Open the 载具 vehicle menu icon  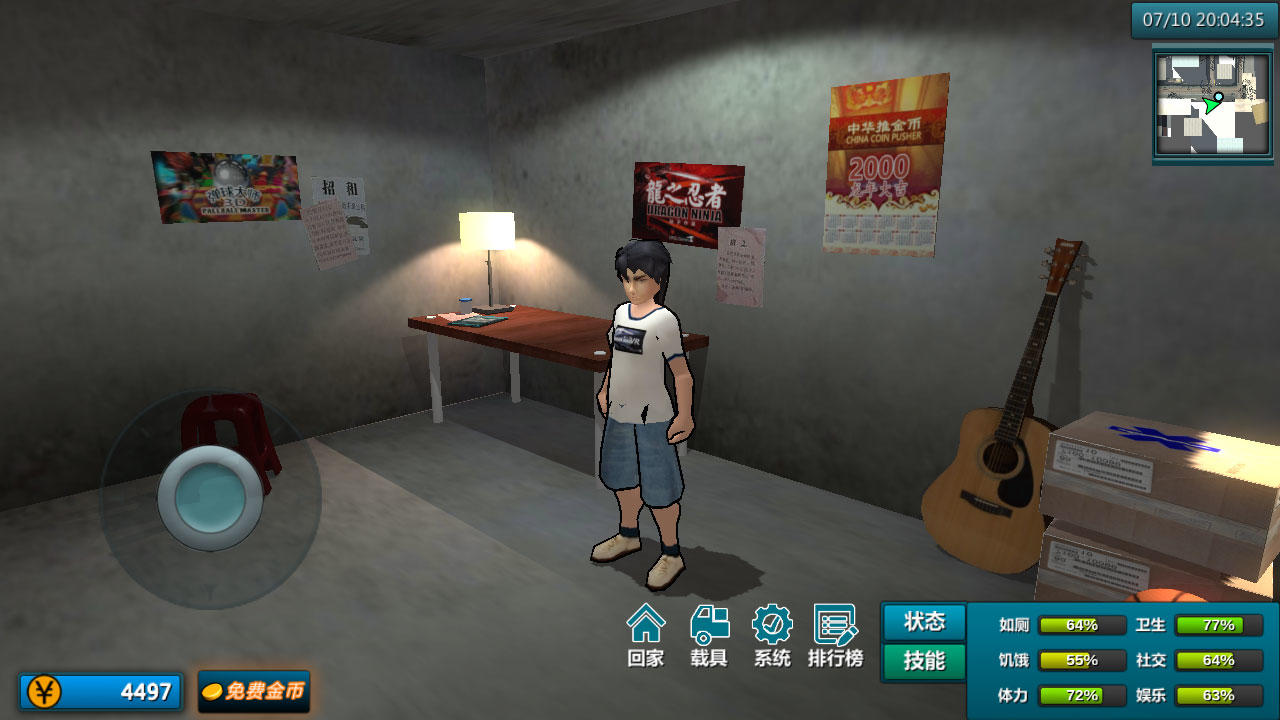710,635
